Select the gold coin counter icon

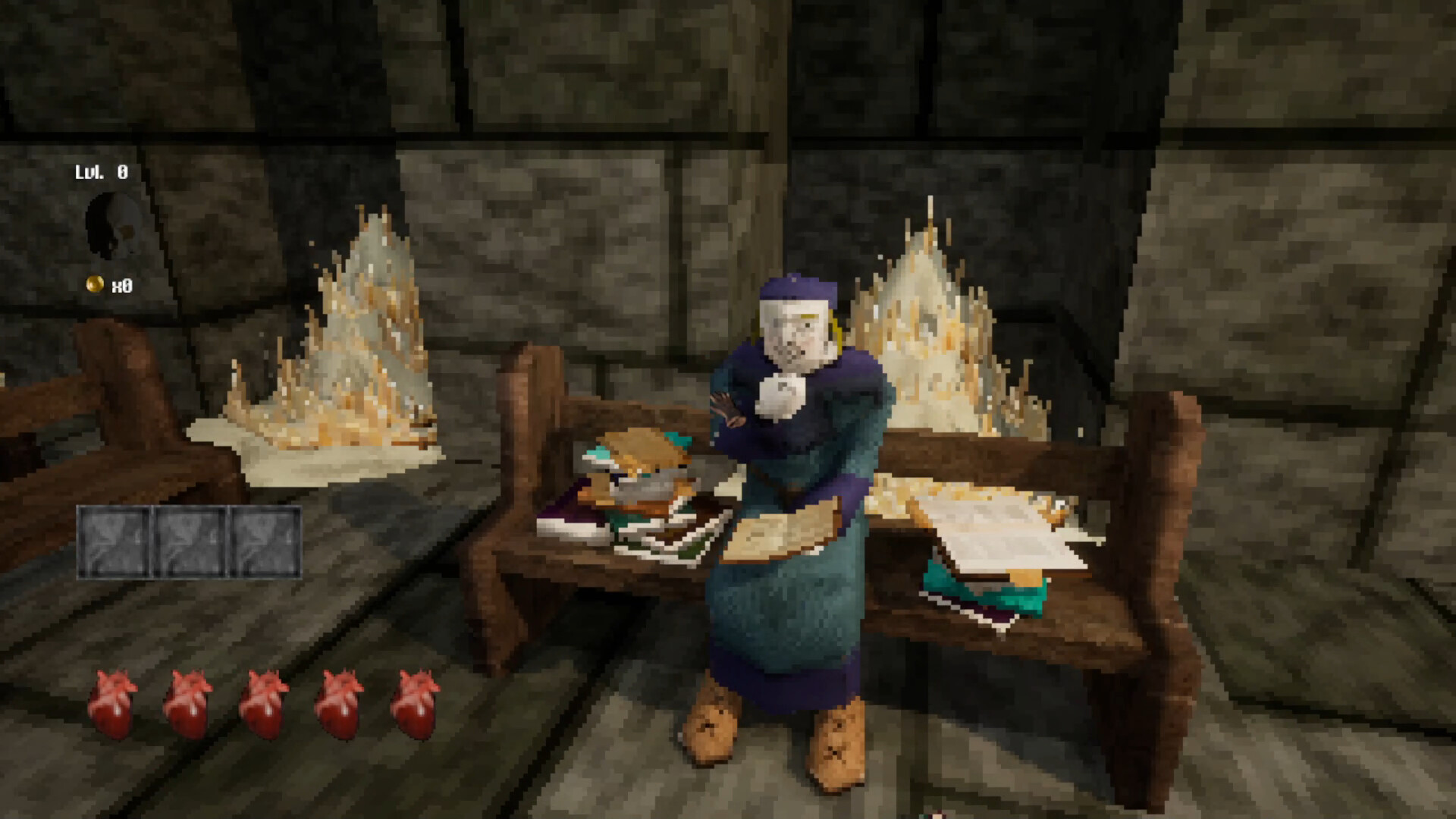tap(93, 284)
